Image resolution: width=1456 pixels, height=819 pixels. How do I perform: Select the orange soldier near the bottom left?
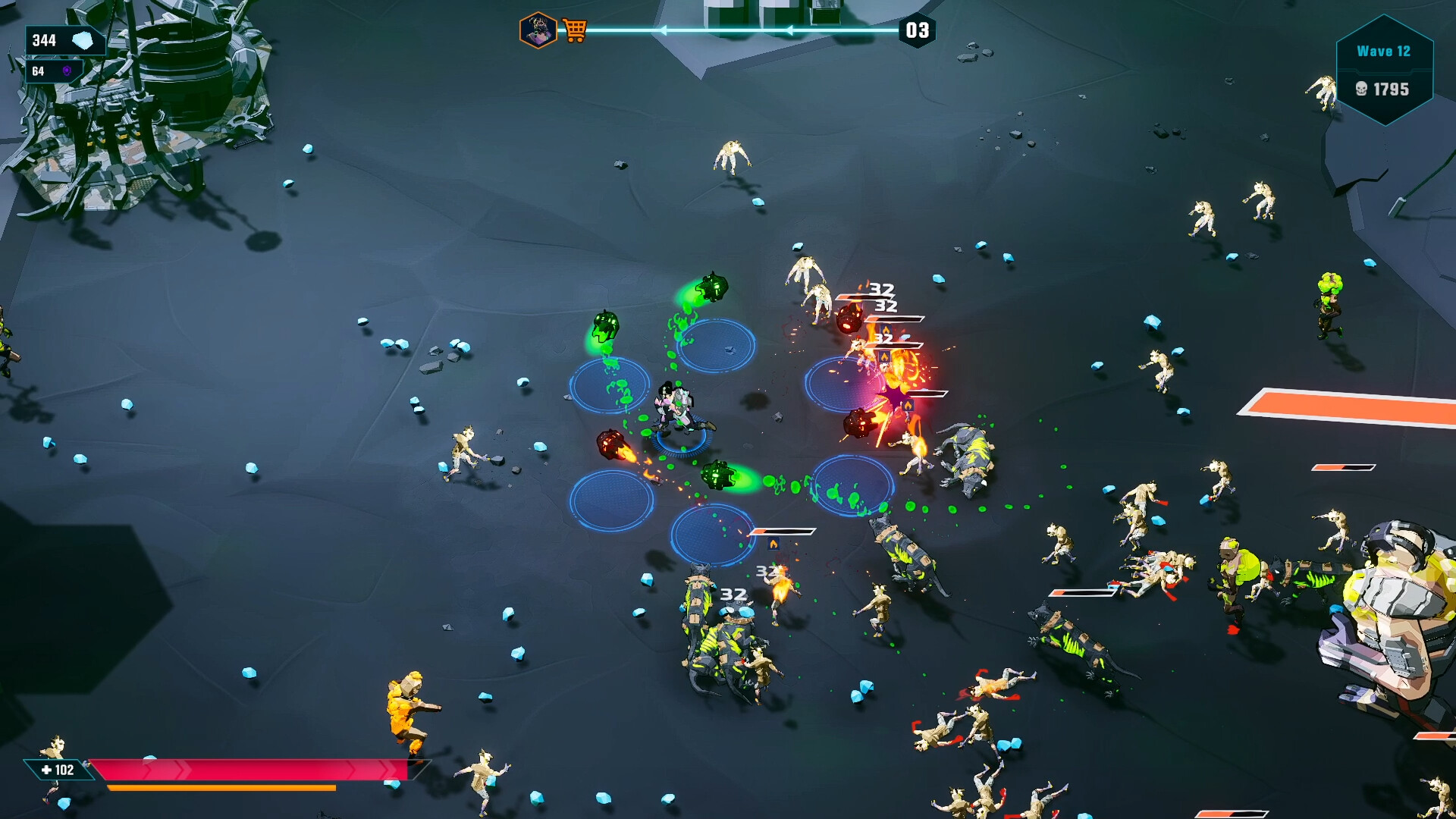click(x=407, y=709)
